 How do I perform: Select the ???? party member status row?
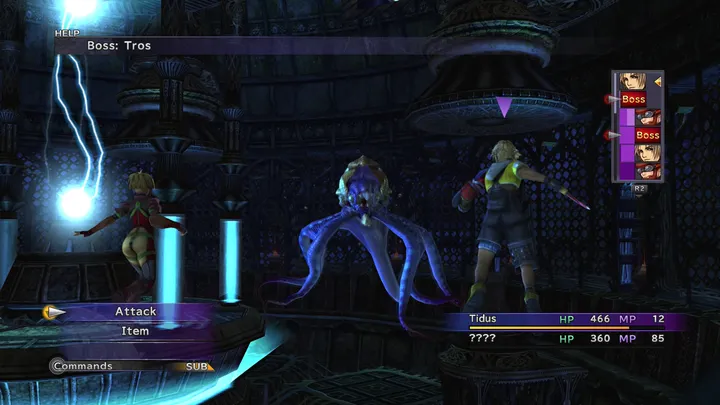pos(565,339)
